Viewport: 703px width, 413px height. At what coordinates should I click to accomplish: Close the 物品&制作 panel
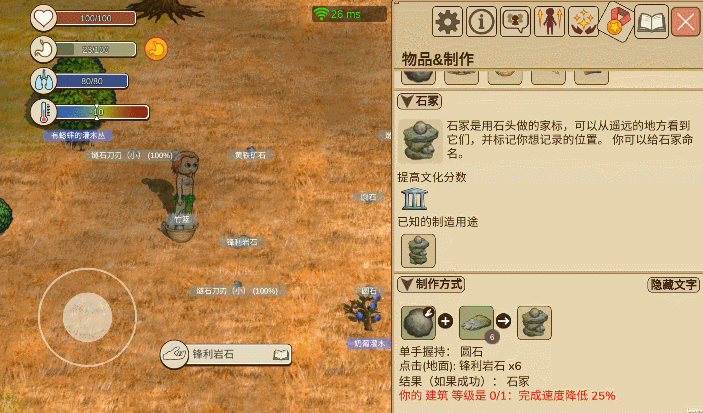pyautogui.click(x=686, y=21)
